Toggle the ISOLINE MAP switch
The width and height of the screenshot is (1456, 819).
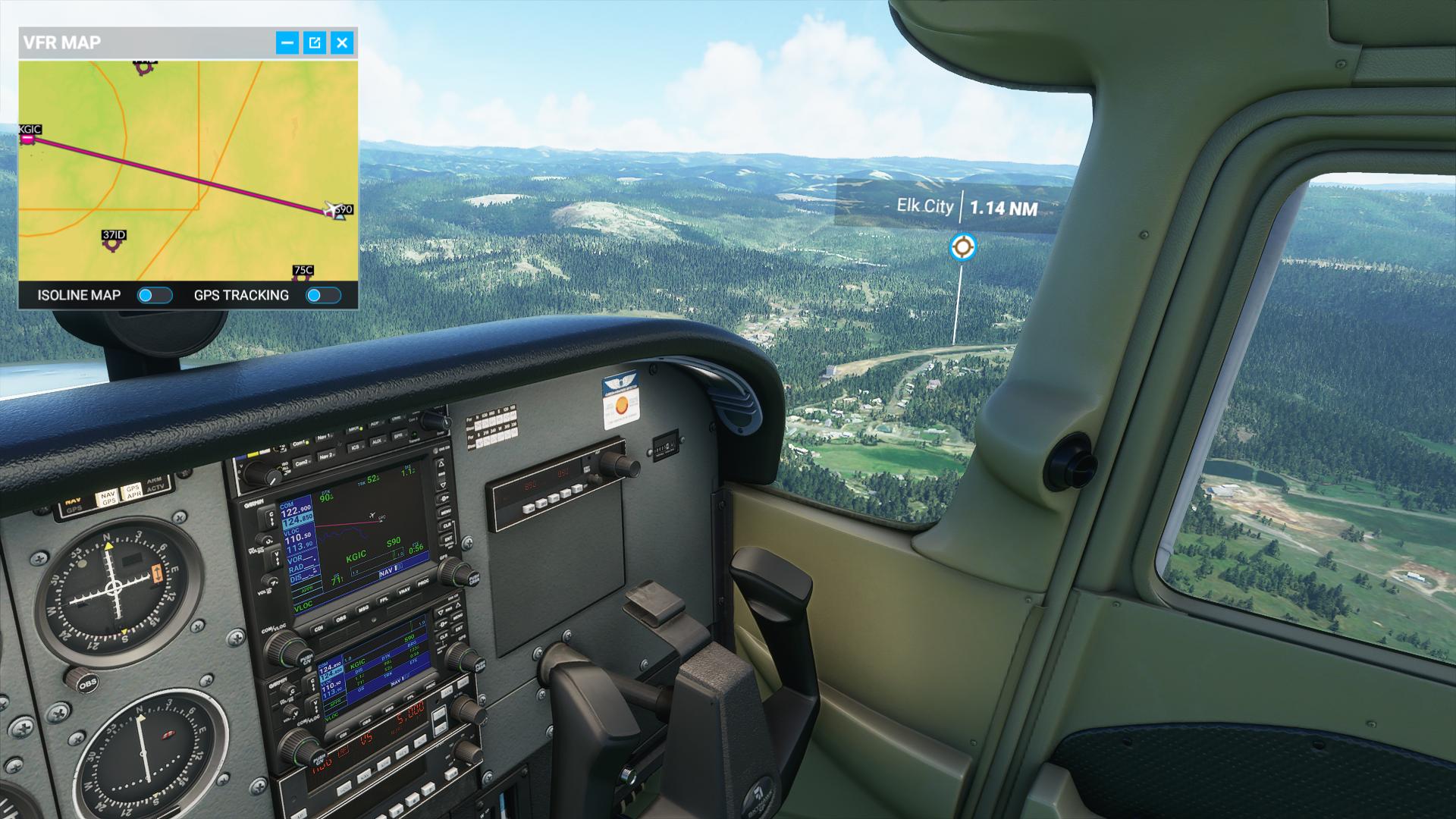tap(155, 295)
